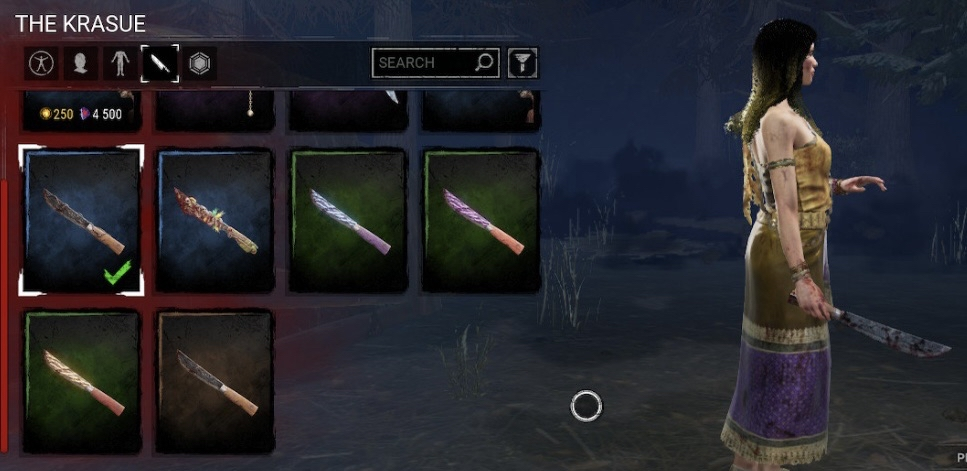Switch to the full outfit figure tab

(40, 64)
